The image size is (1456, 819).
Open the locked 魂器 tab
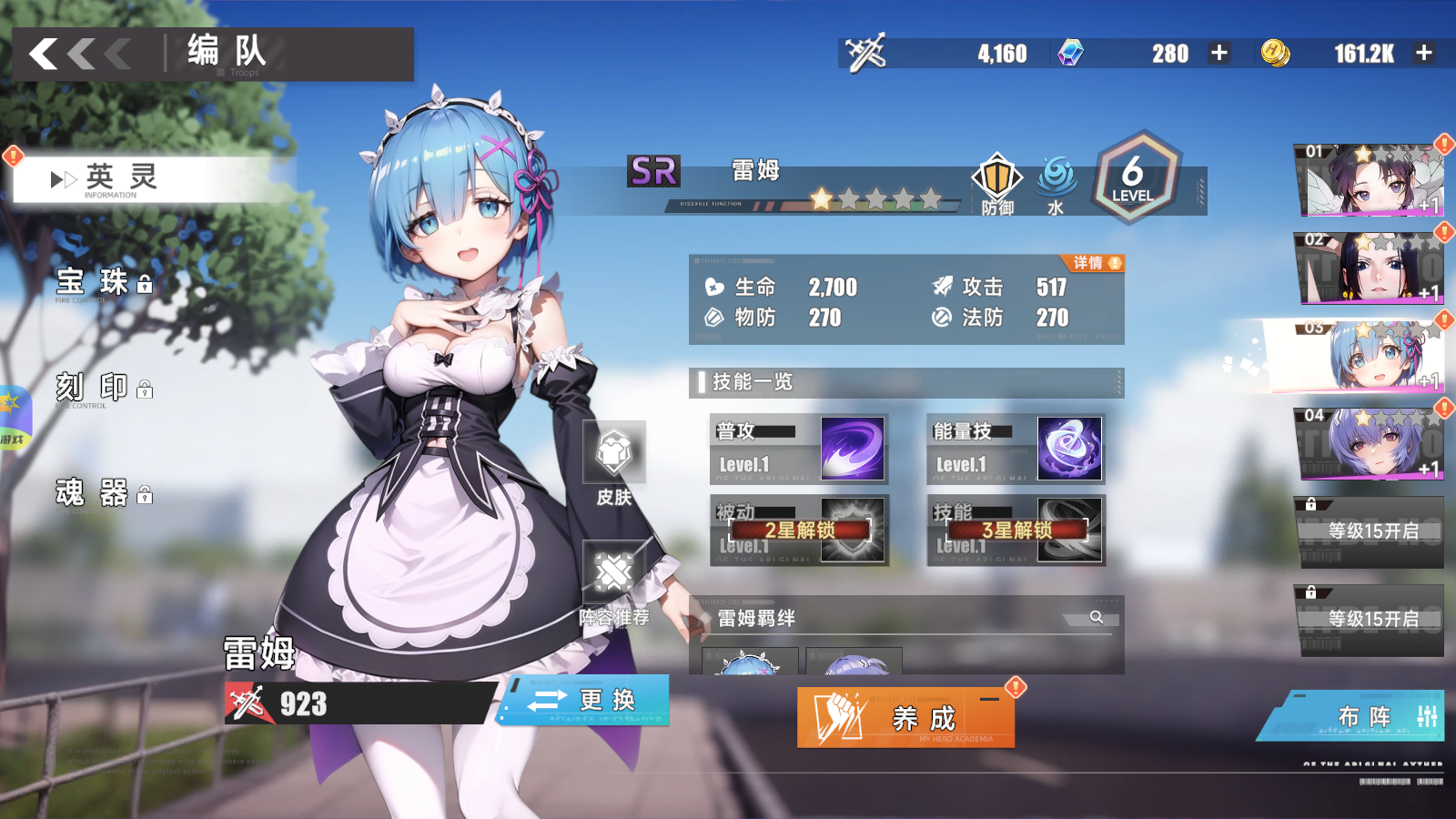[x=103, y=493]
